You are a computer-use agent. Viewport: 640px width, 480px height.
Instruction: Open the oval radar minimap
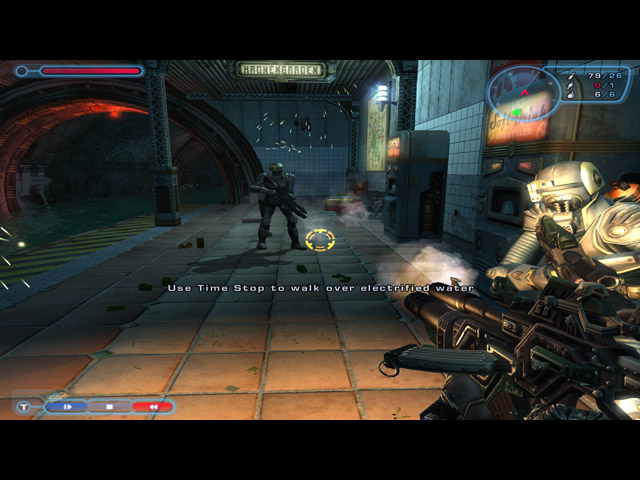click(523, 94)
